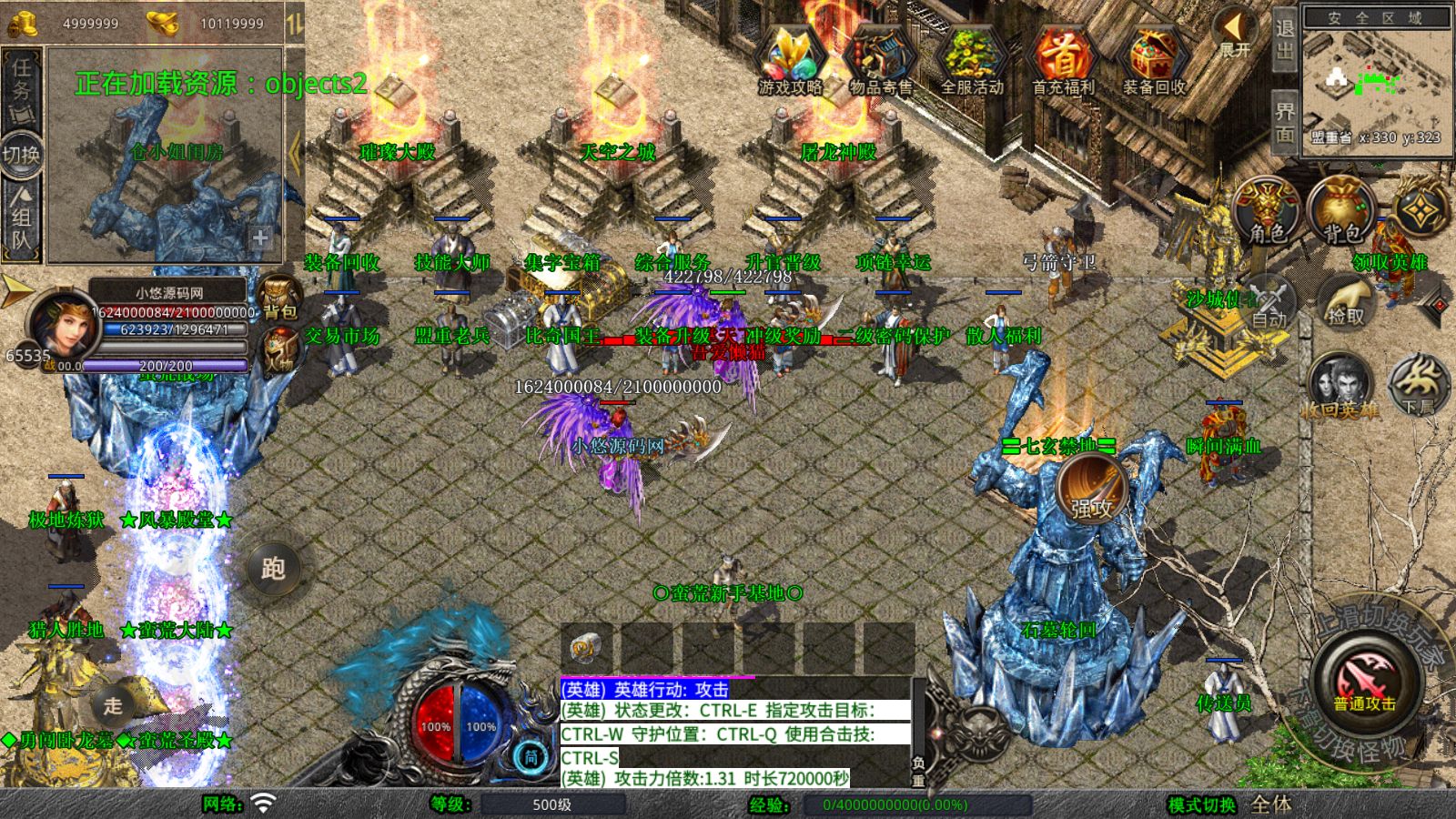Open the 首充福利 first-recharge rewards

(1062, 60)
